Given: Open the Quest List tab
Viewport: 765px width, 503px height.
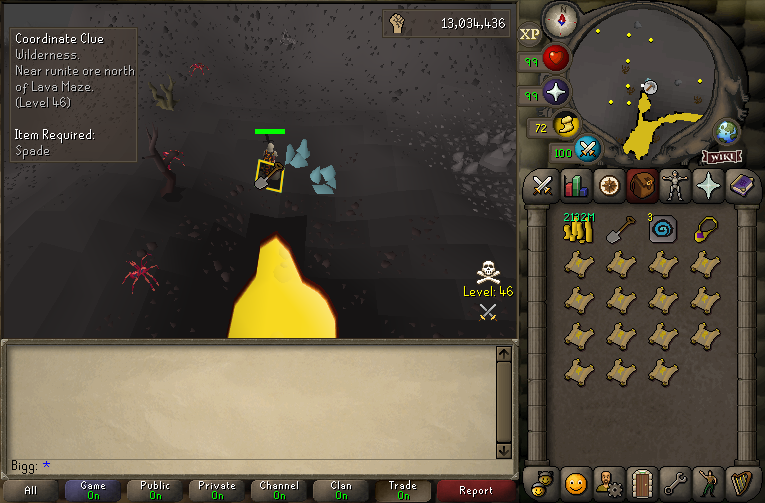Looking at the screenshot, I should pyautogui.click(x=608, y=185).
